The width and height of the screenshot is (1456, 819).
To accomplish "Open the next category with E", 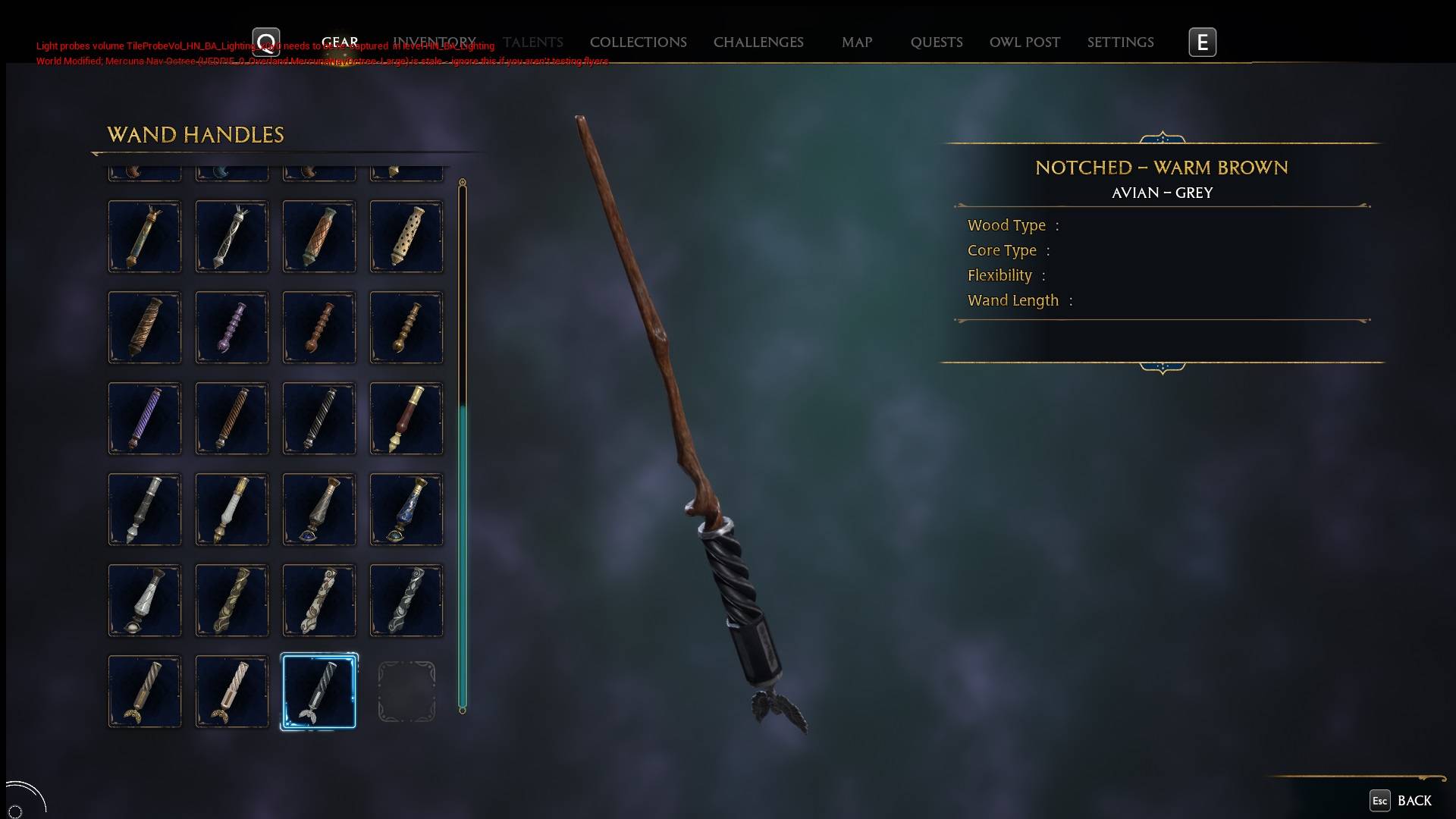I will tap(1203, 42).
